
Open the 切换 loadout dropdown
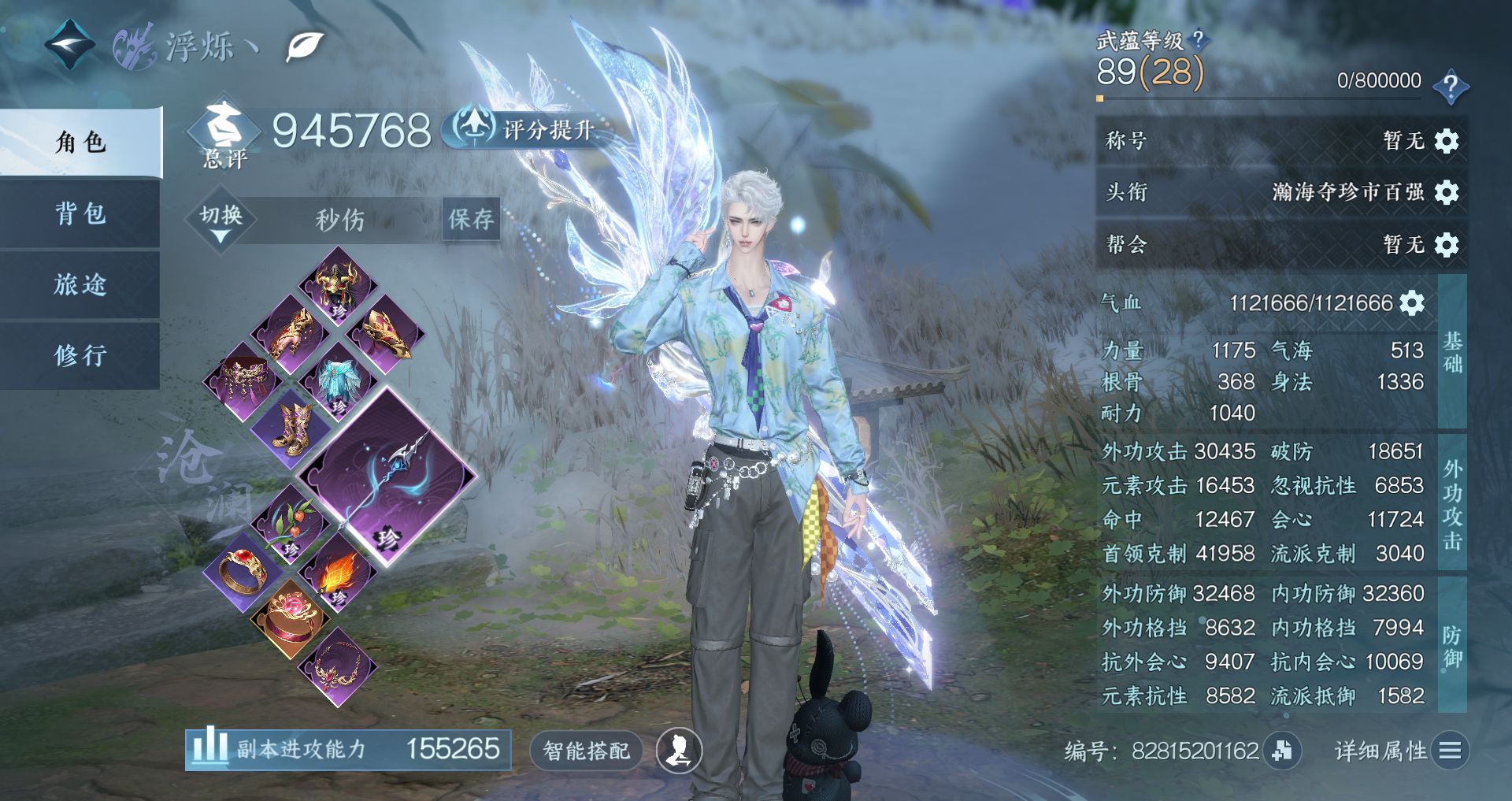(220, 220)
